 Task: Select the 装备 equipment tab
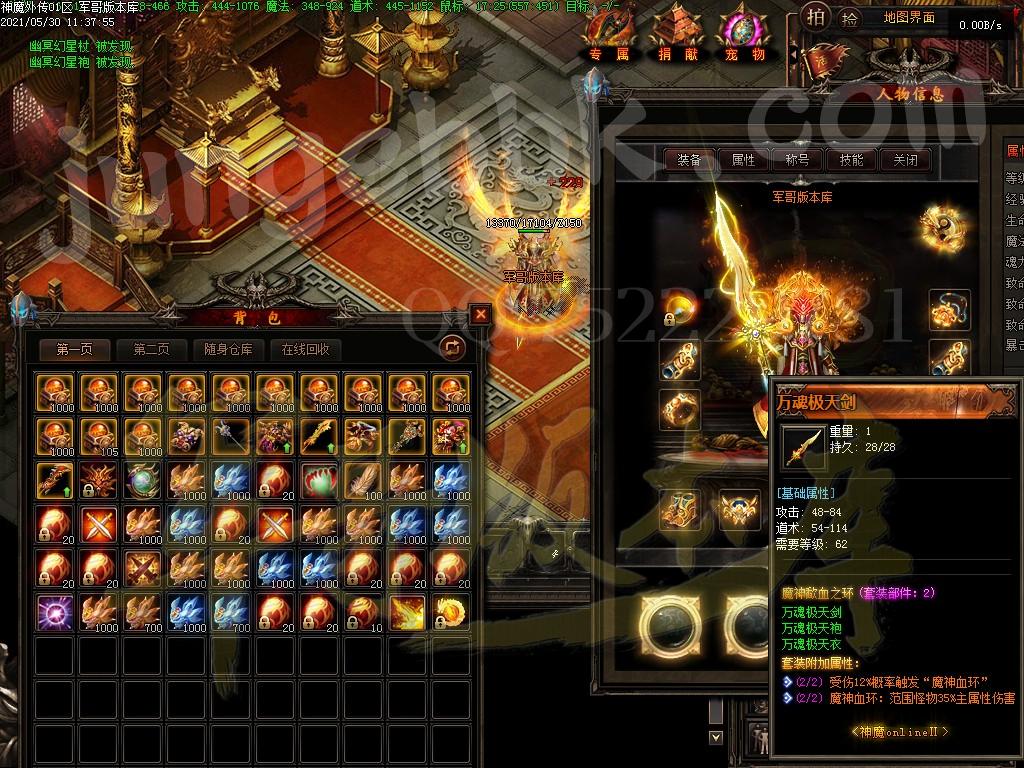click(689, 159)
